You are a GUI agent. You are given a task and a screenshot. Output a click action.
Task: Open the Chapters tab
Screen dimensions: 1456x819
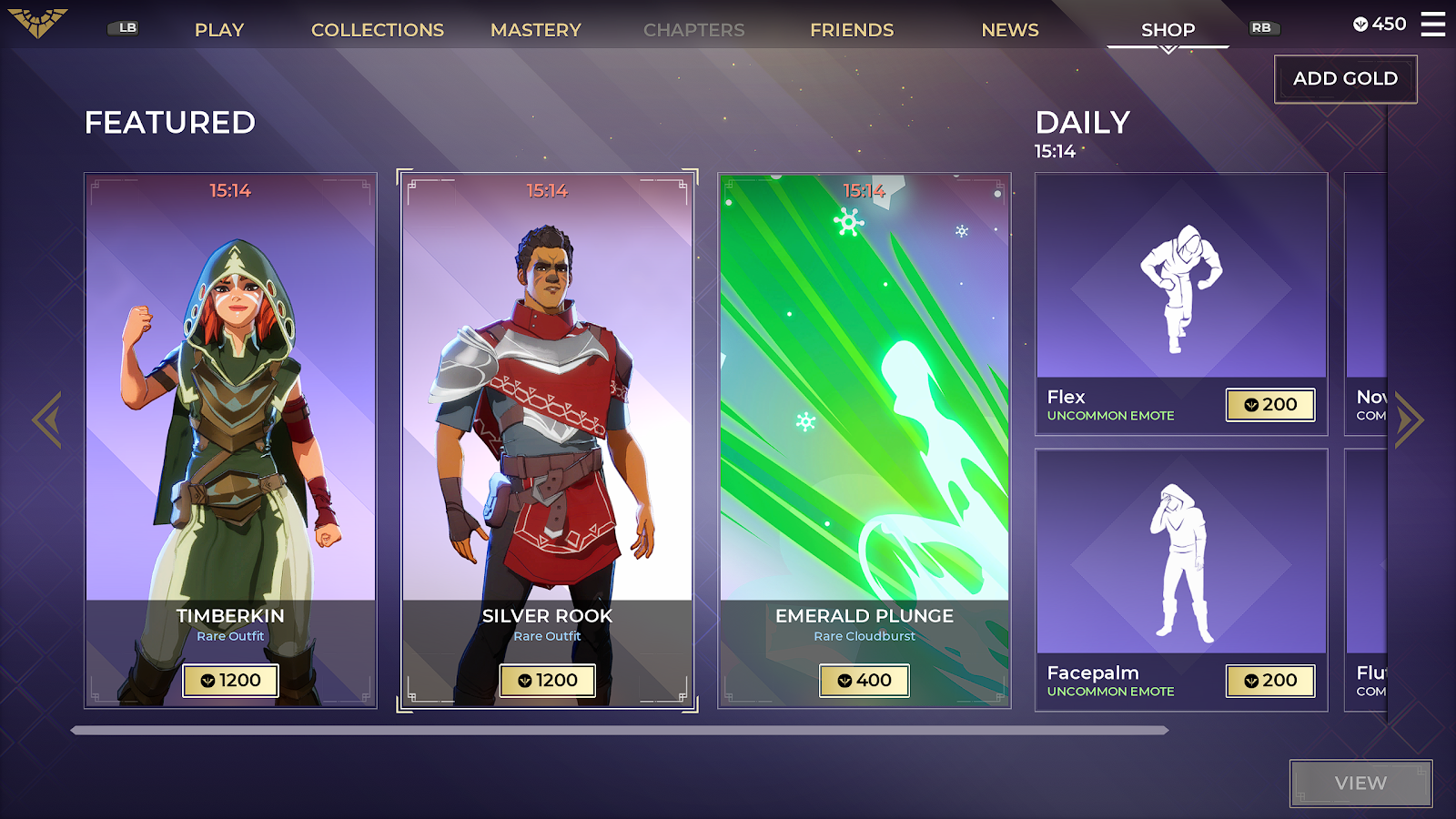[693, 30]
